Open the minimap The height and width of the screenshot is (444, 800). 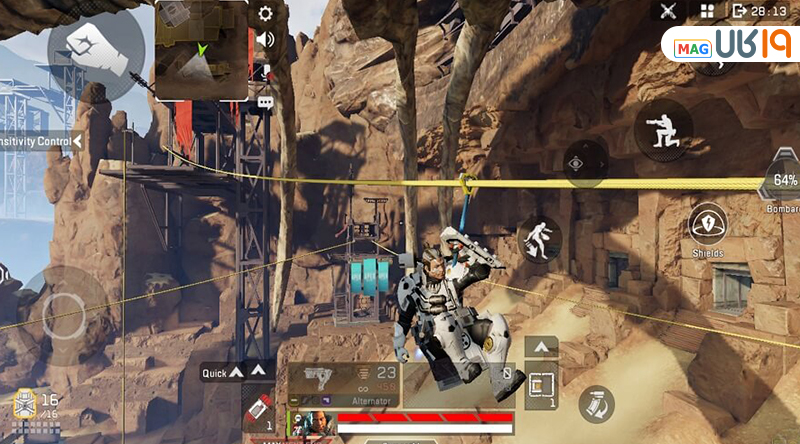(x=202, y=50)
